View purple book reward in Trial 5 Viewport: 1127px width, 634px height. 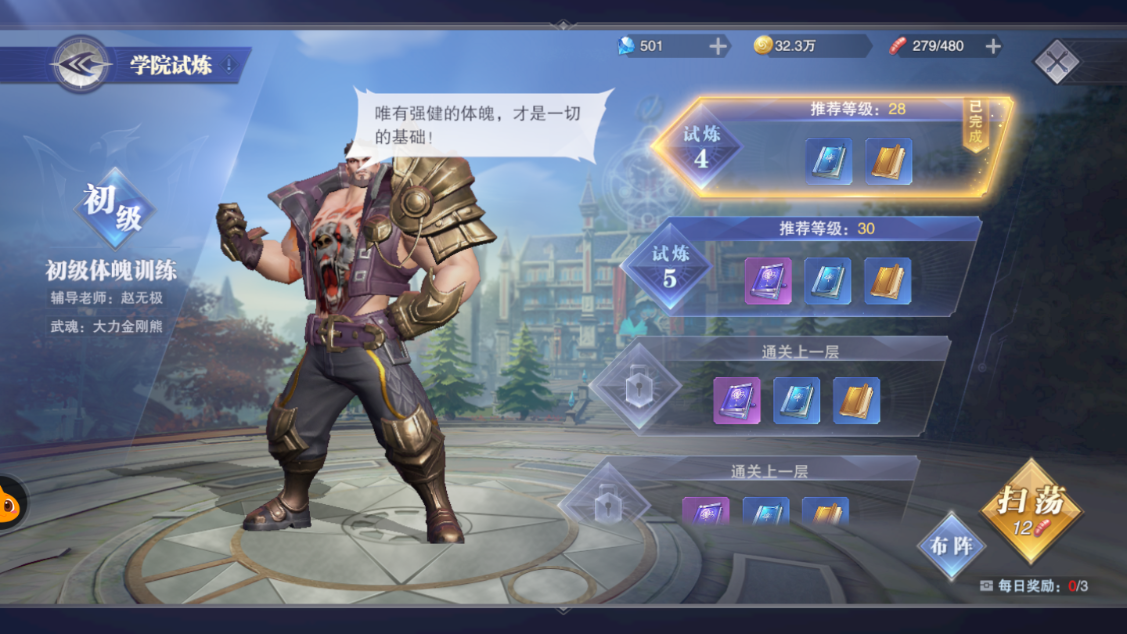(x=768, y=281)
